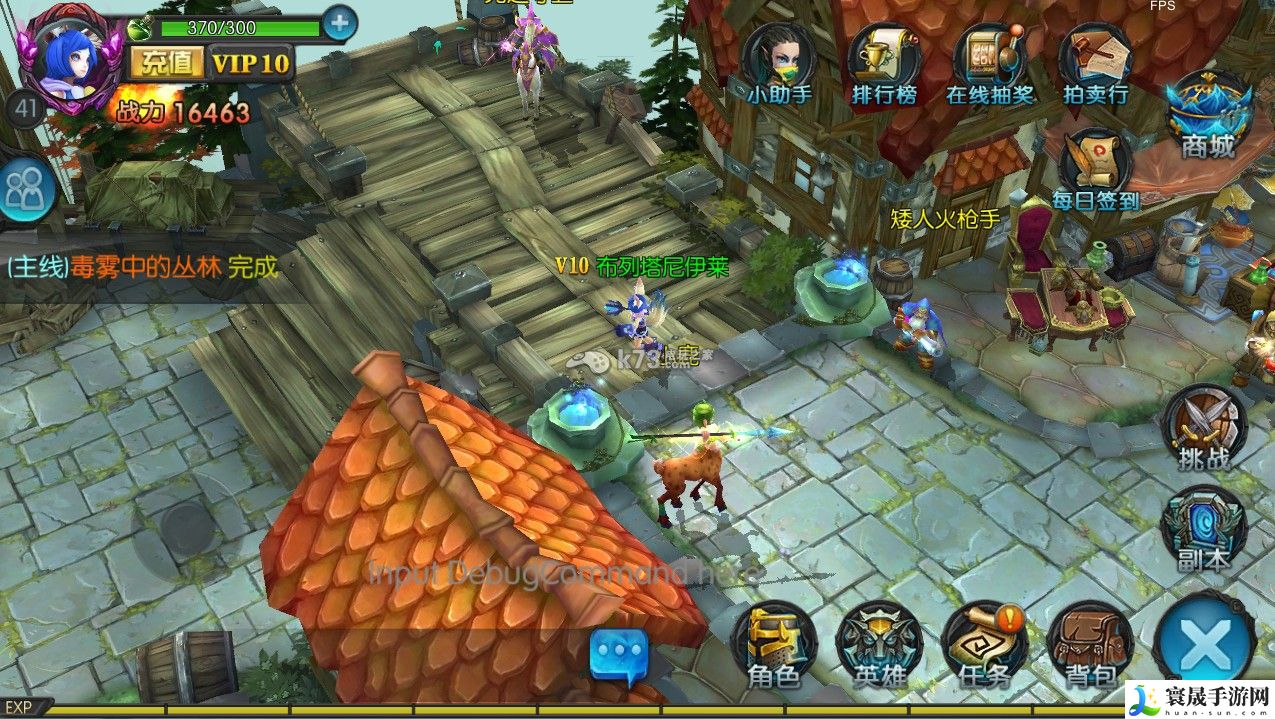The image size is (1275, 719).
Task: Add stamina with the plus button
Action: pyautogui.click(x=340, y=23)
